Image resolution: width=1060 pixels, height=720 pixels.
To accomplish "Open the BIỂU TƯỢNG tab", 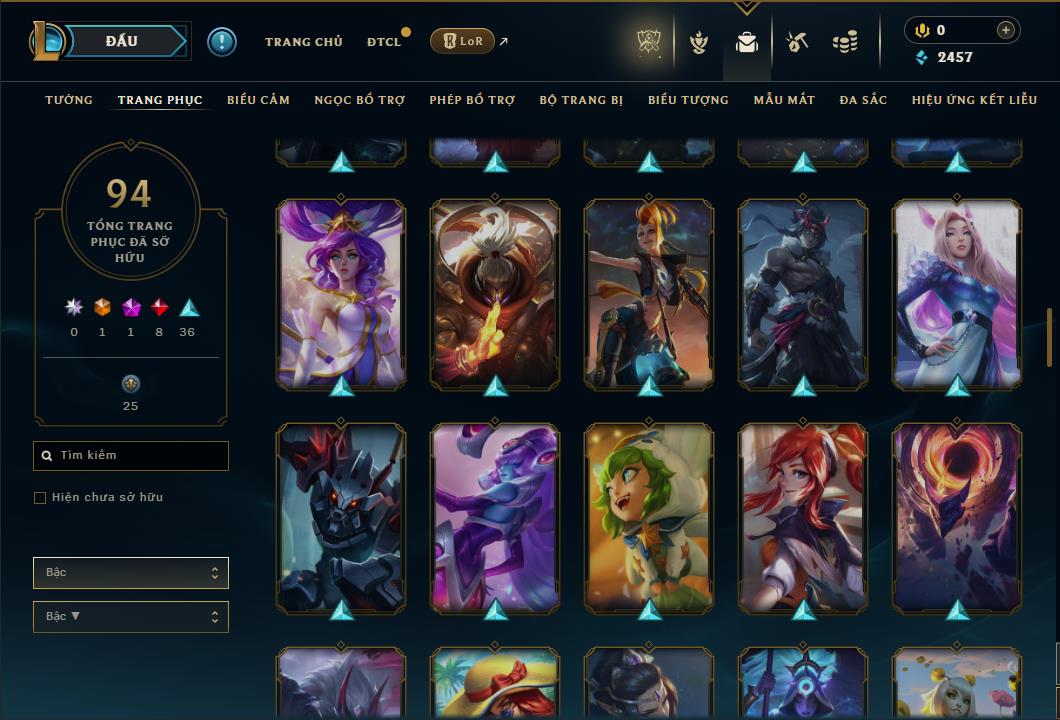I will [688, 100].
